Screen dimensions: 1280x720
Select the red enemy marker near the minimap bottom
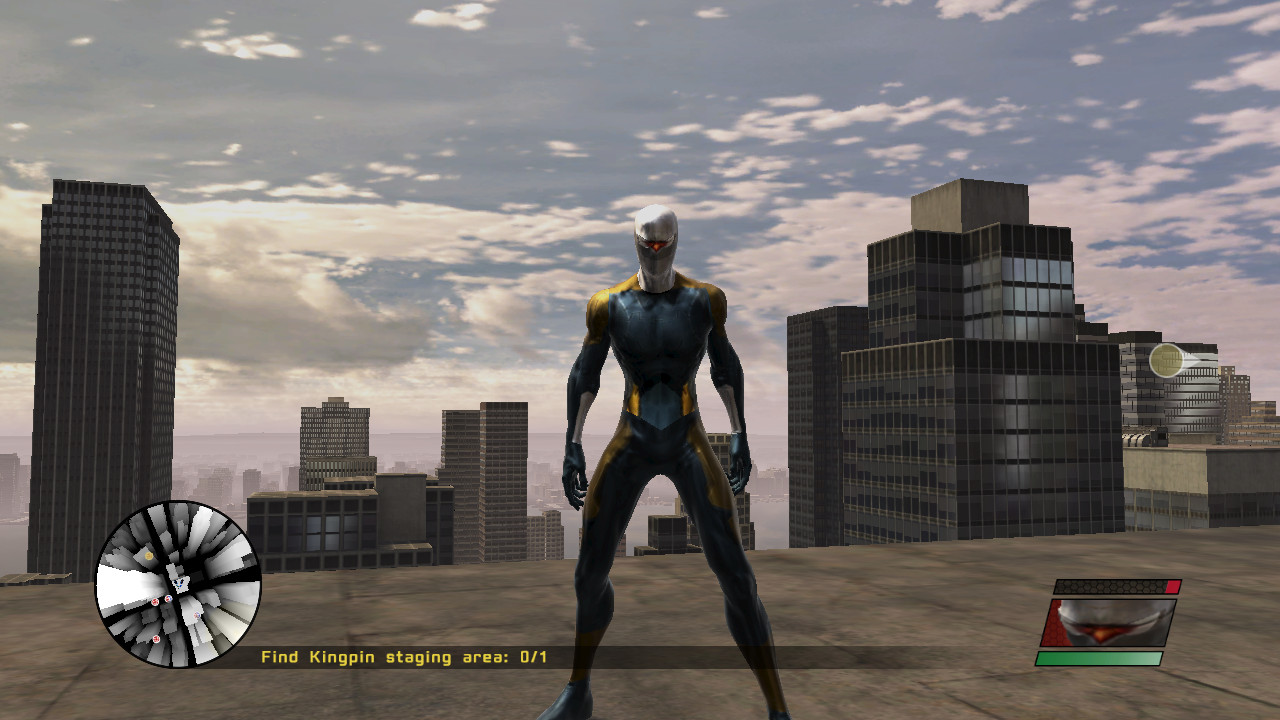click(x=156, y=639)
